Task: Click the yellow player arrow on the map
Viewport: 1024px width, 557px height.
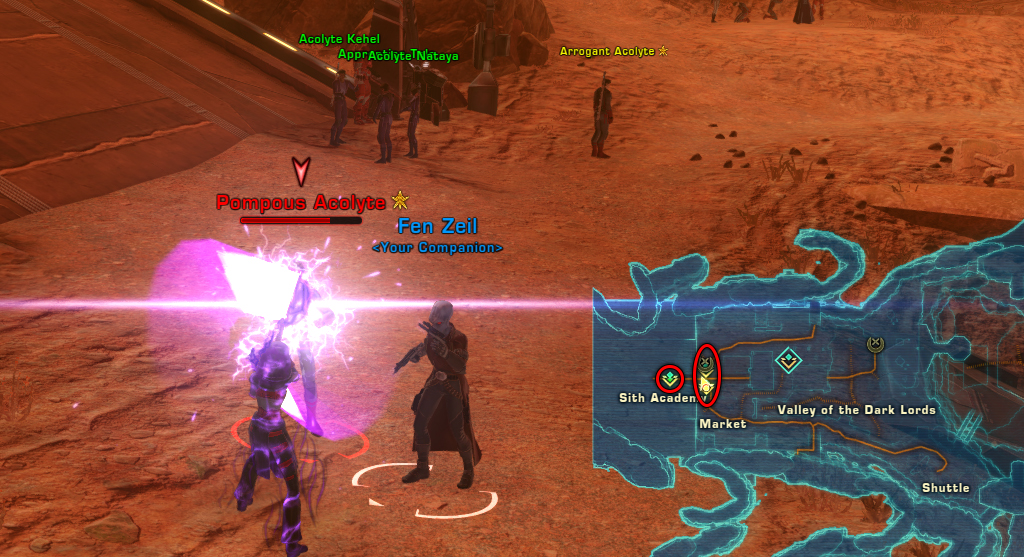Action: pyautogui.click(x=706, y=383)
